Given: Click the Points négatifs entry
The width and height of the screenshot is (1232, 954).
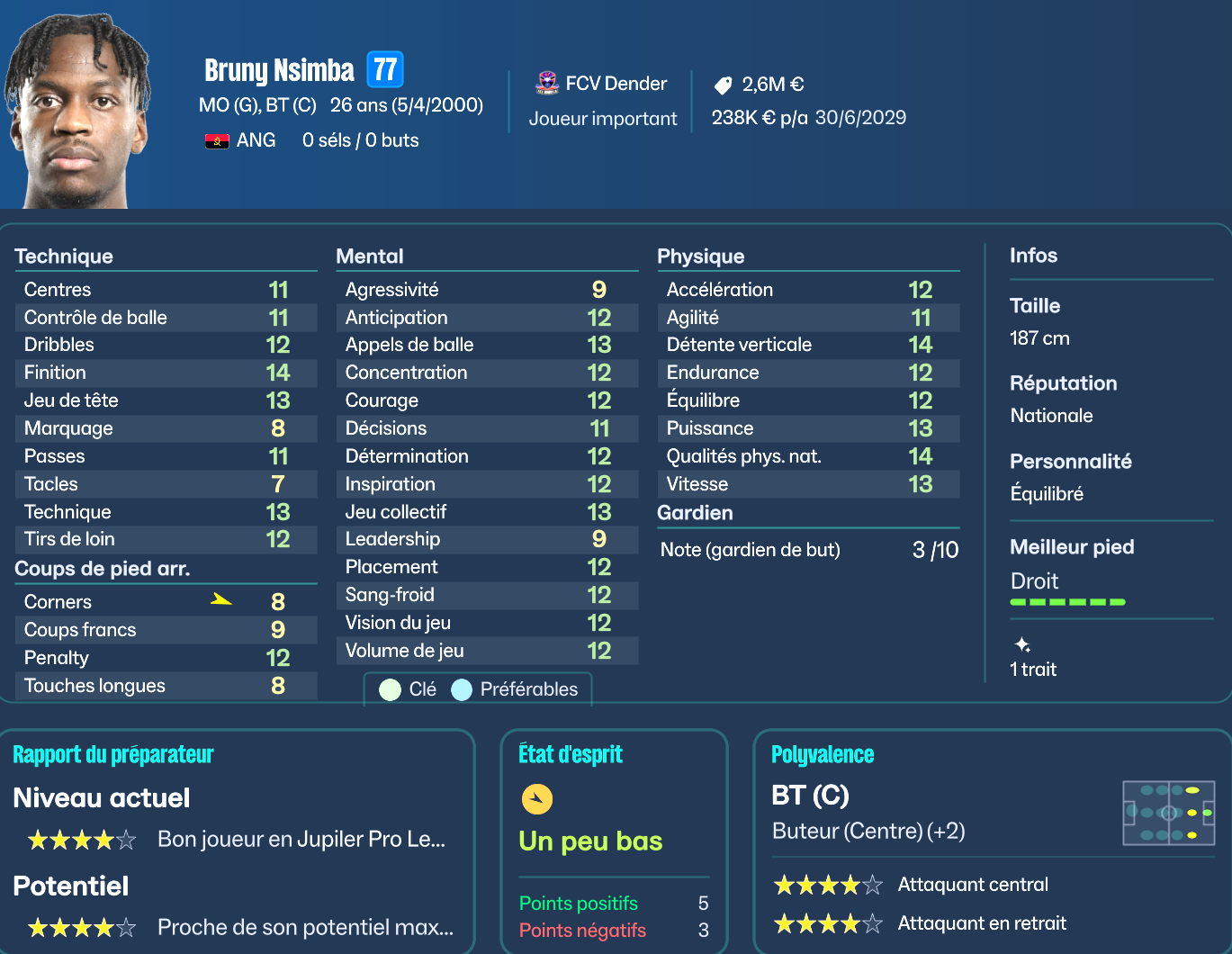Looking at the screenshot, I should tap(582, 930).
